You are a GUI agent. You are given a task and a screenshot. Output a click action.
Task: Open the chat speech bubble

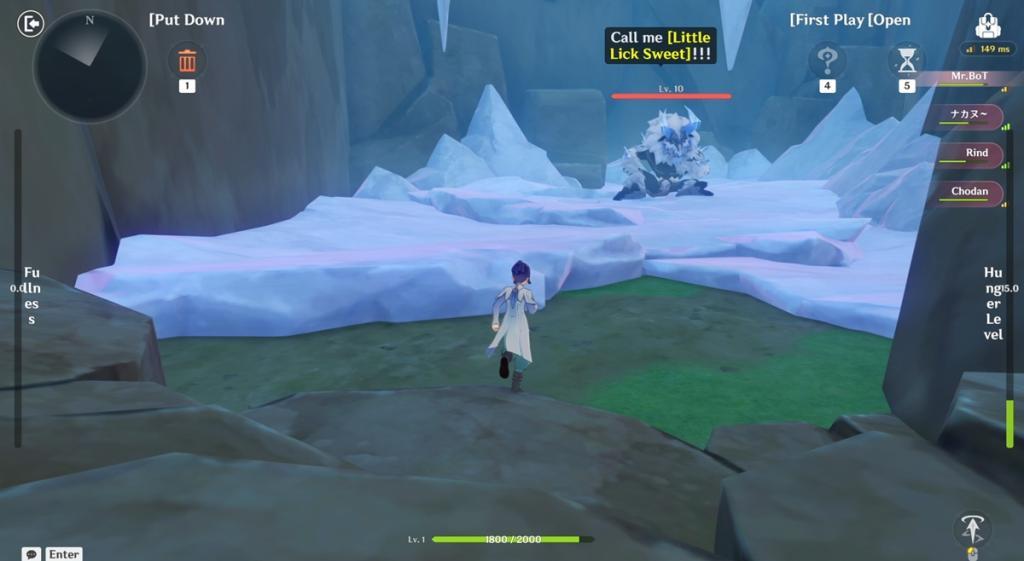[x=32, y=553]
